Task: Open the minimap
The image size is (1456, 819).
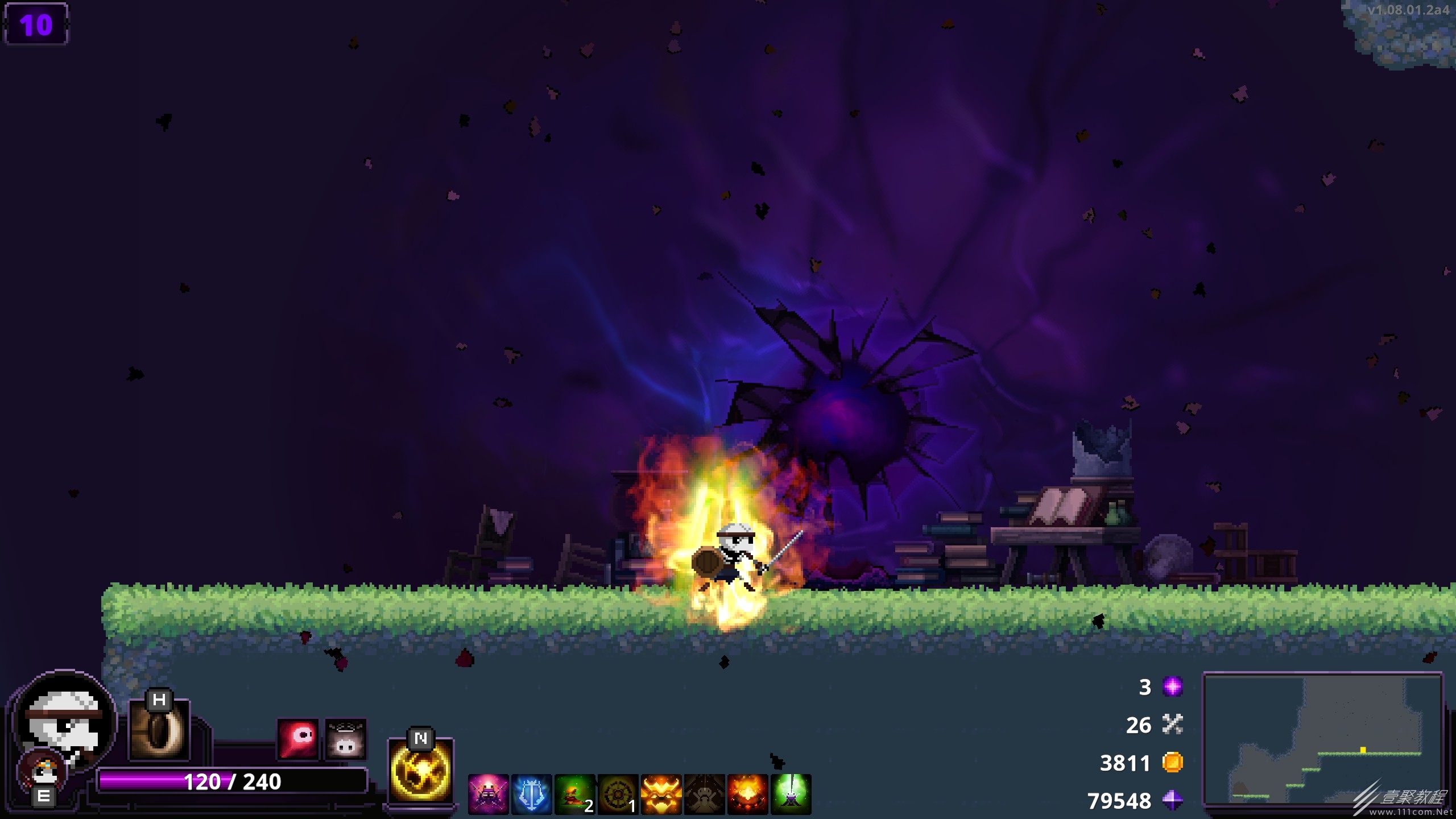Action: (x=1323, y=738)
